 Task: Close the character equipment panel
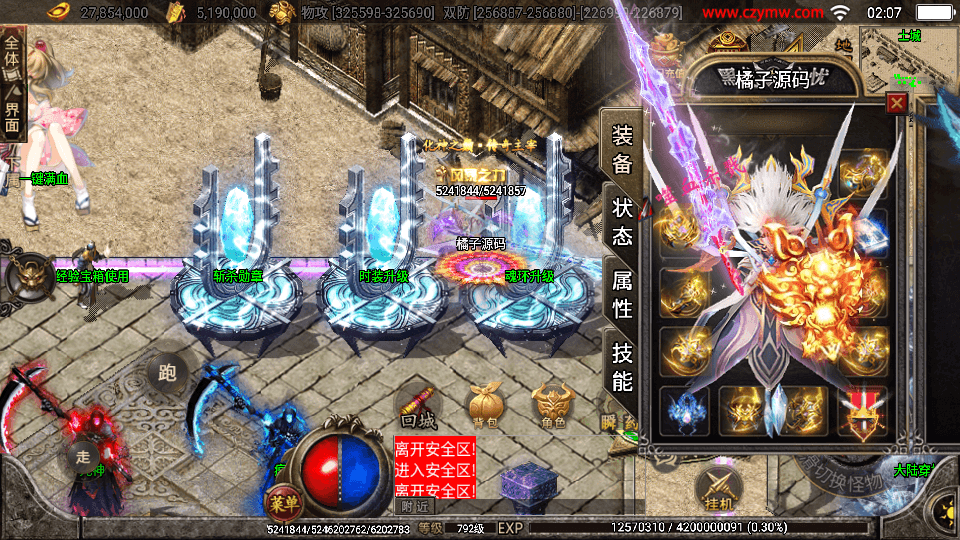(897, 103)
